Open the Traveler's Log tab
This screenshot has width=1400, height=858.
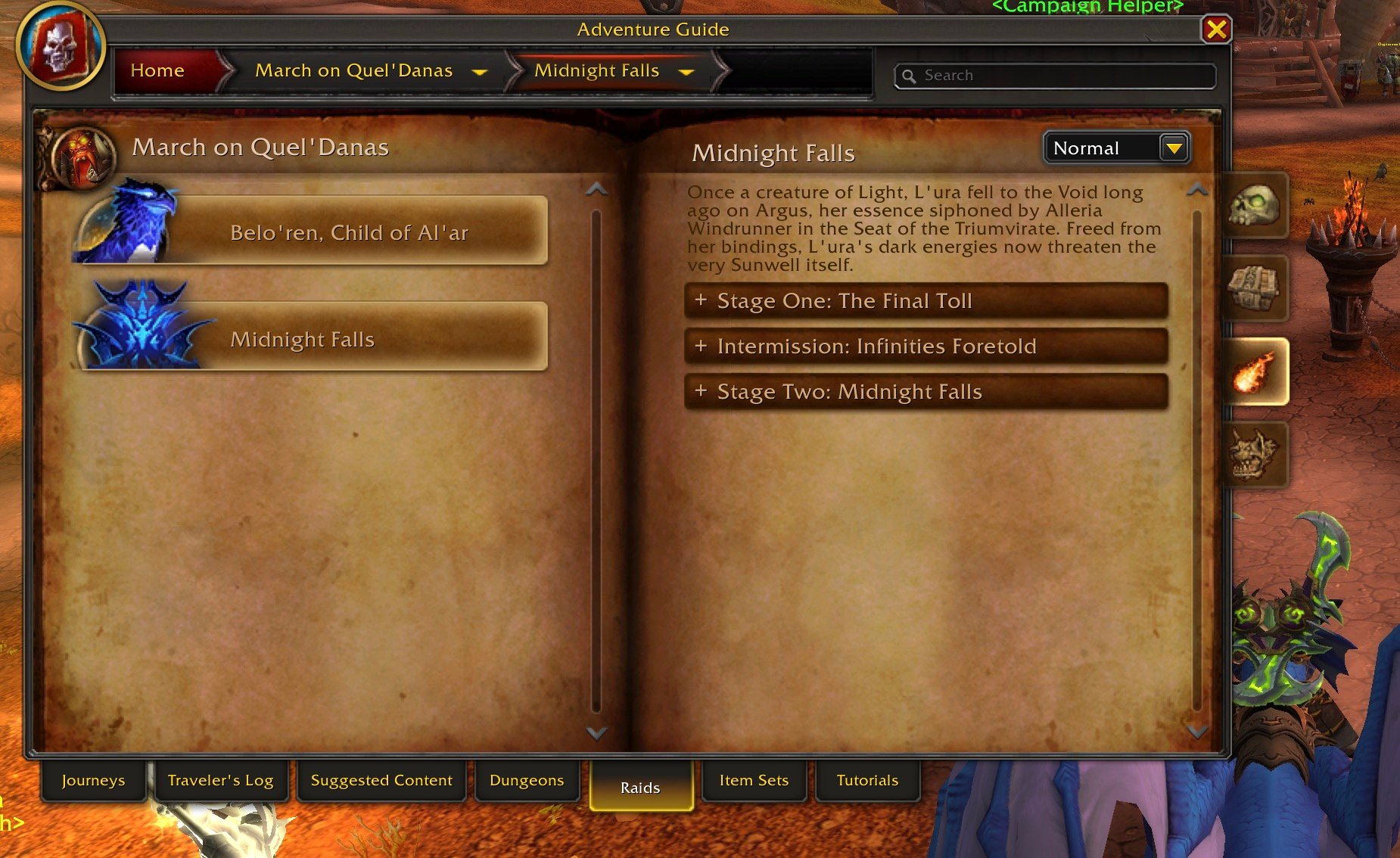pyautogui.click(x=220, y=780)
